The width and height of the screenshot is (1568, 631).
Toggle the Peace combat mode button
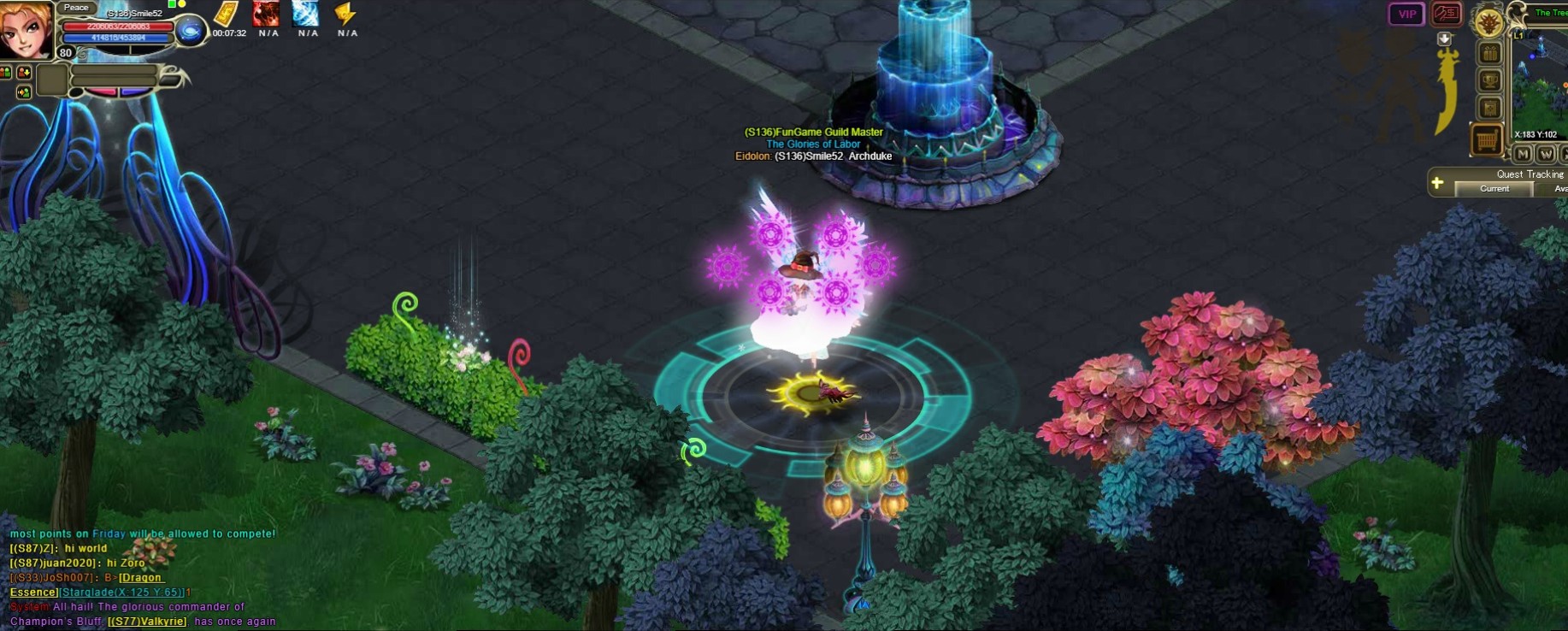point(76,8)
